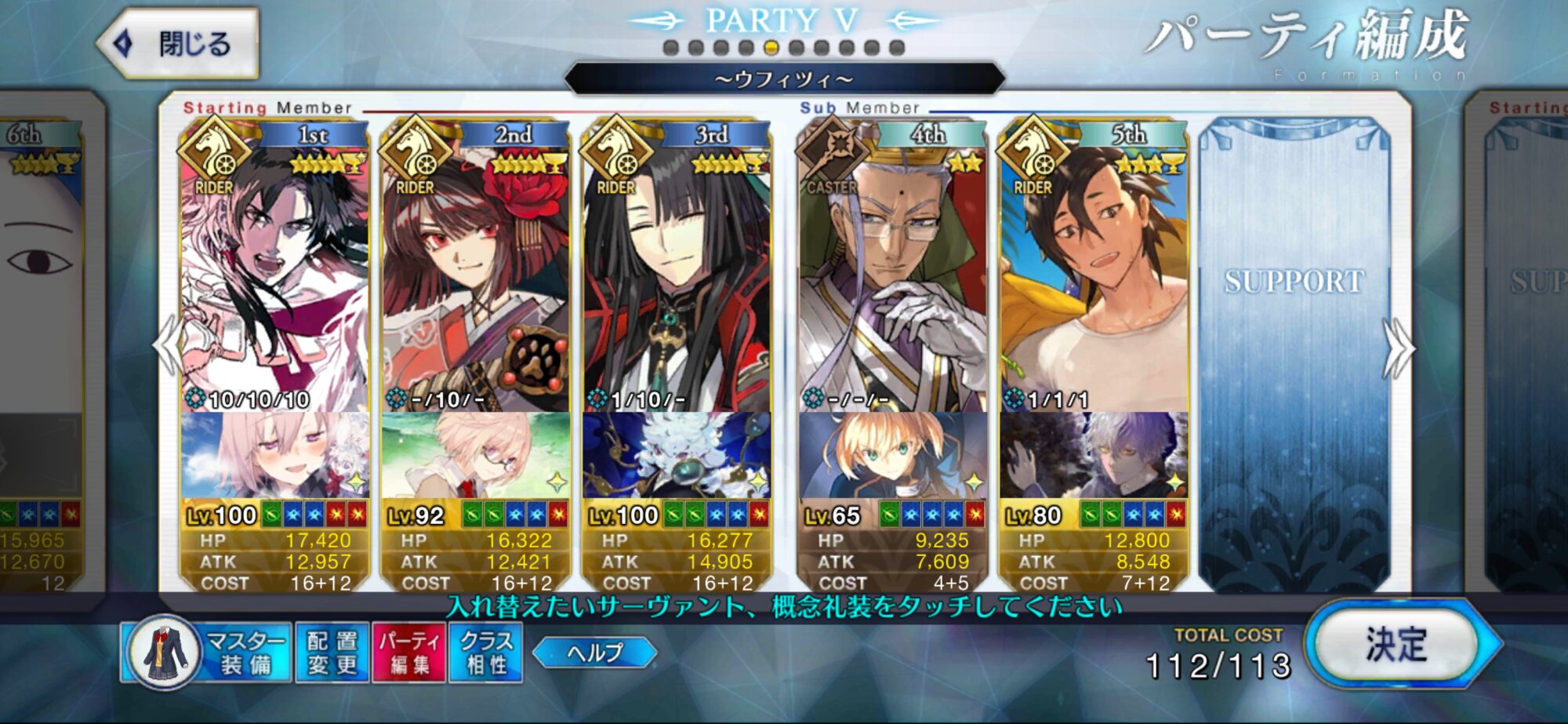Go to the previous party with left arrow
Screen dimensions: 1568x724
tap(167, 347)
